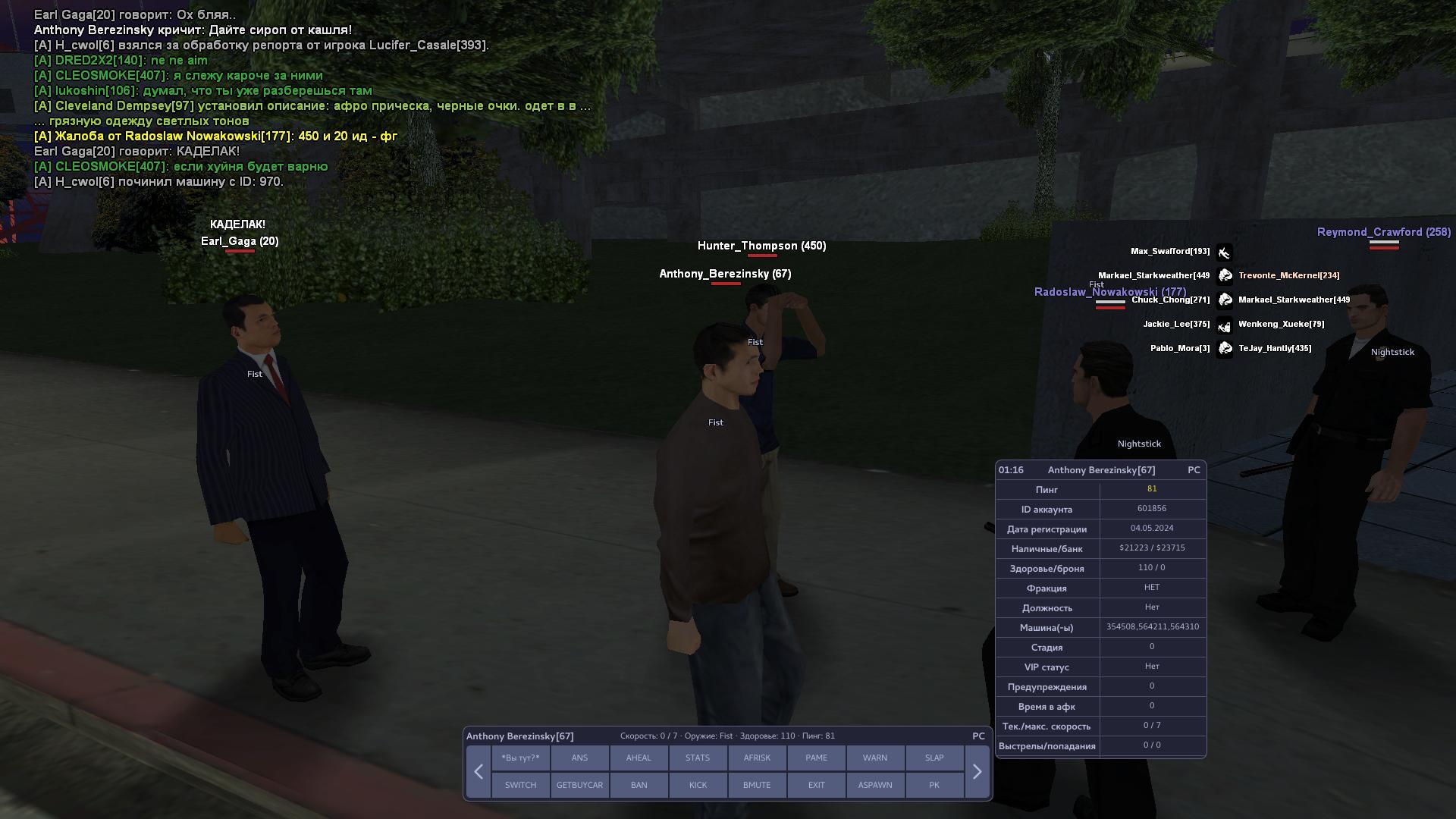This screenshot has width=1456, height=819.
Task: SLAP the spectated player
Action: tap(934, 758)
